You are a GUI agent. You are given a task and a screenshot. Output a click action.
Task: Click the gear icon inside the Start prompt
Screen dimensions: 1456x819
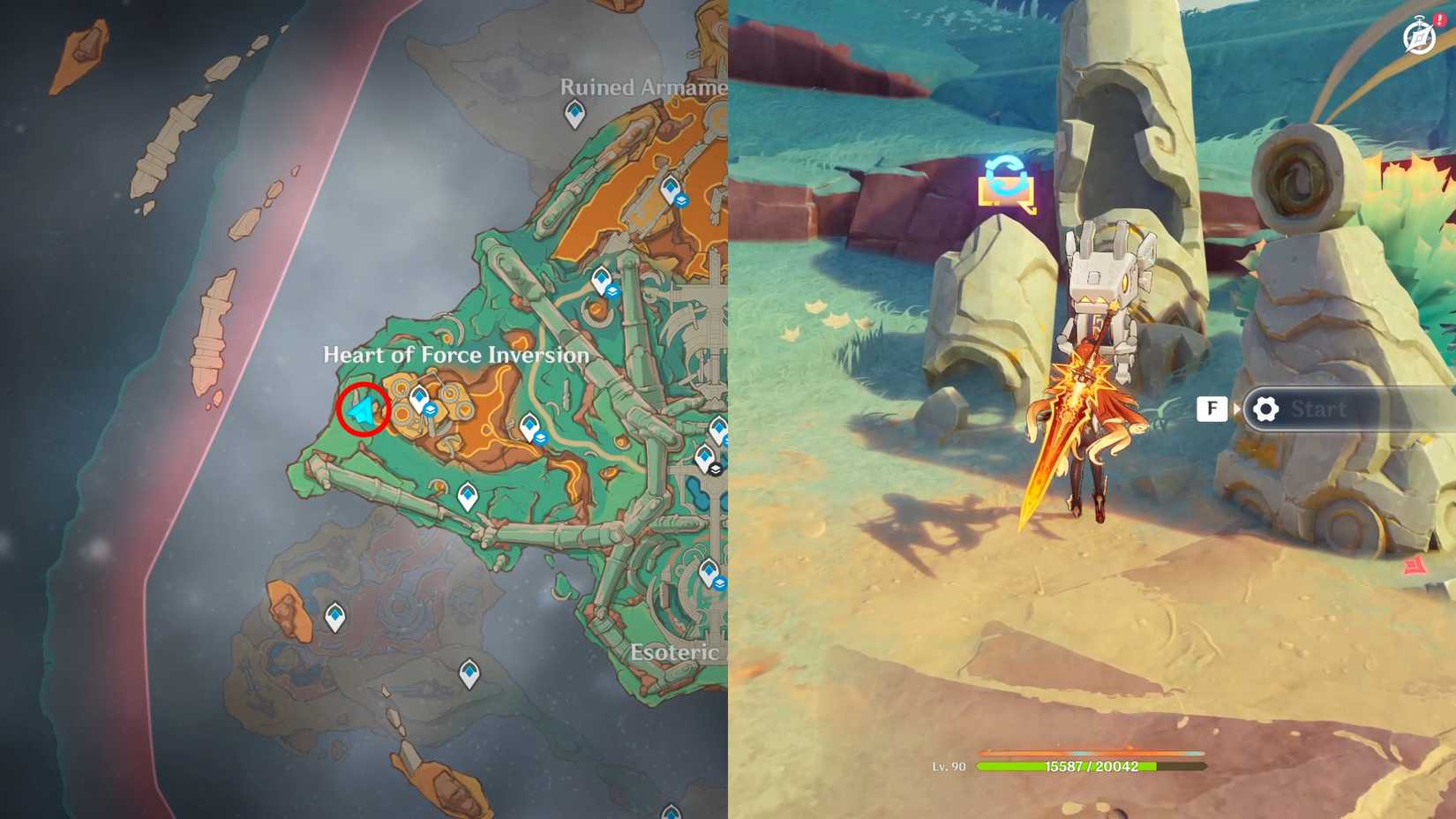1265,409
